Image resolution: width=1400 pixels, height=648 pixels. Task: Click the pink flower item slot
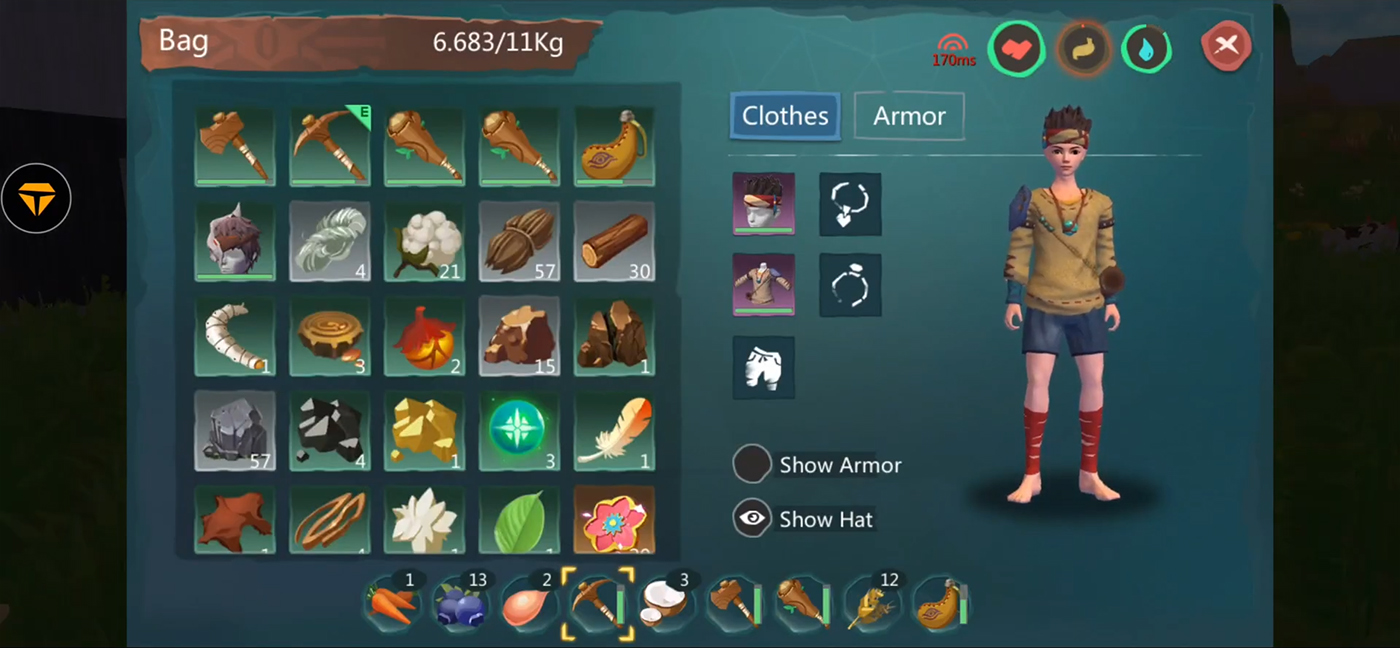(614, 520)
